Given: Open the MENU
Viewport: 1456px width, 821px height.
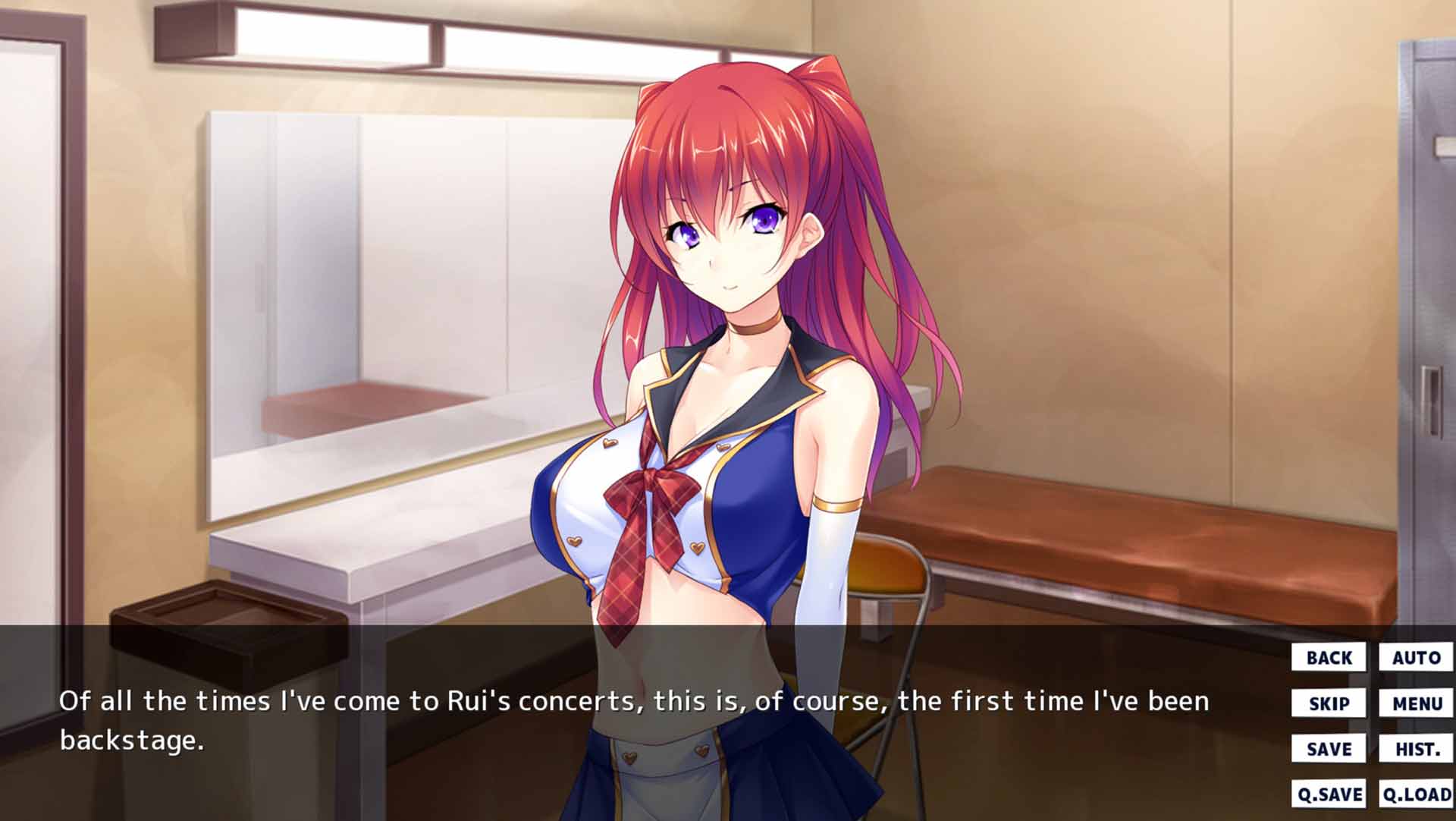Looking at the screenshot, I should pos(1416,703).
